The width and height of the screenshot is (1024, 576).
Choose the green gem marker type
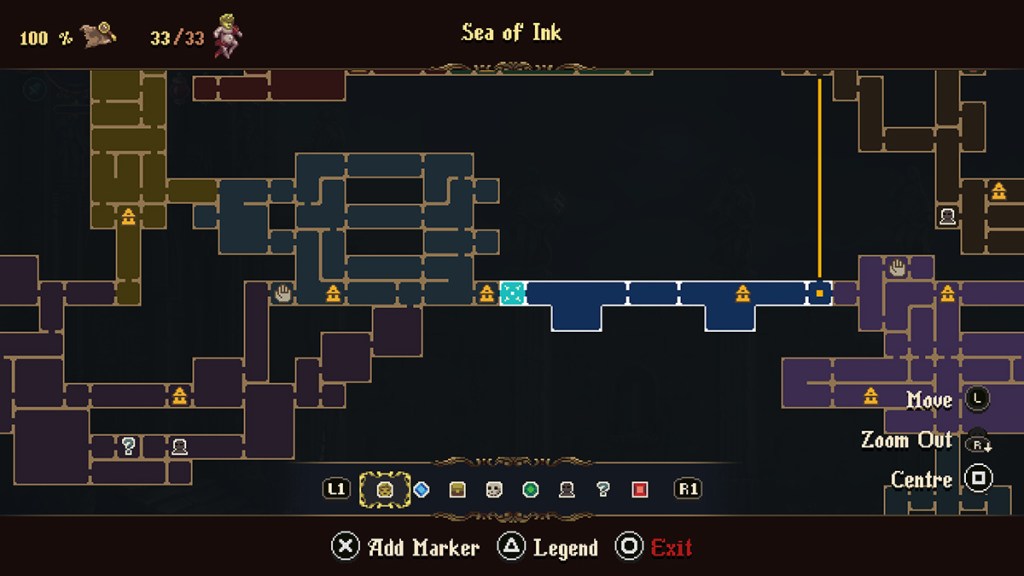[x=531, y=490]
